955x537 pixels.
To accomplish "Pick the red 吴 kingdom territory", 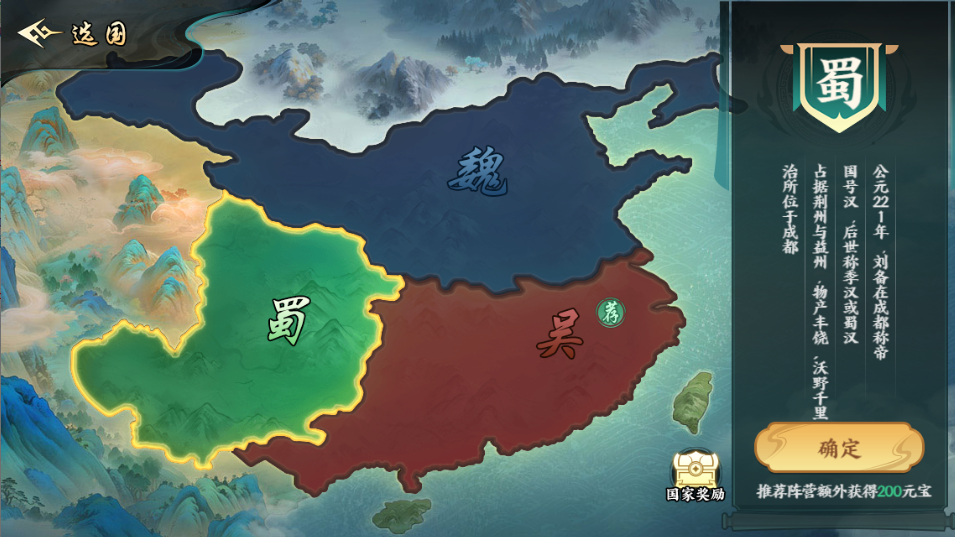I will 555,335.
